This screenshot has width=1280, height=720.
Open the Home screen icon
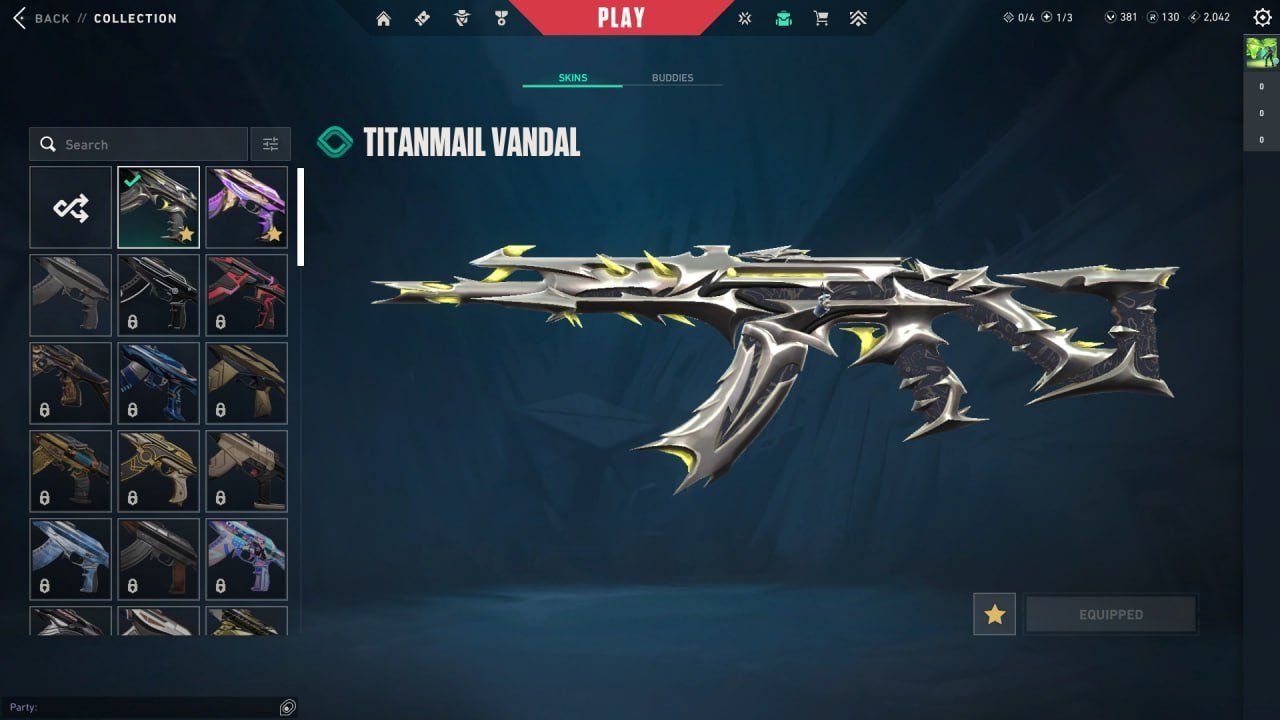(383, 17)
